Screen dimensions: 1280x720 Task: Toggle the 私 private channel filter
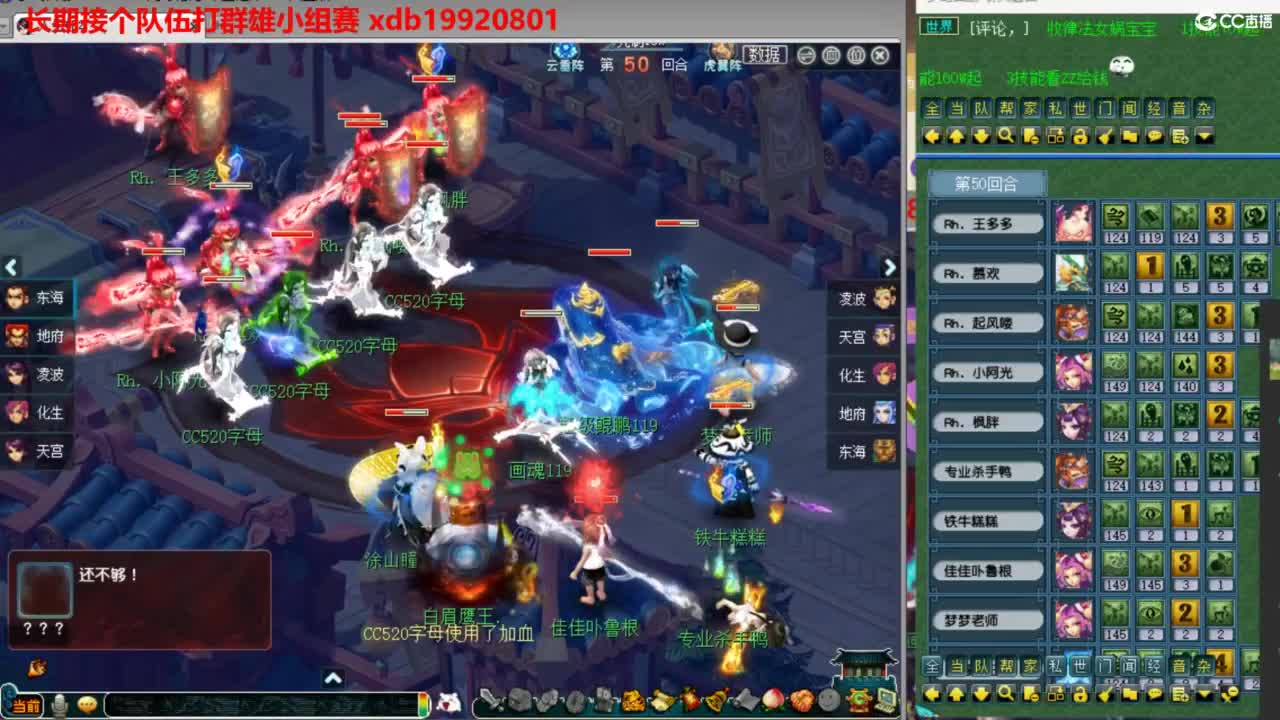pyautogui.click(x=1055, y=112)
